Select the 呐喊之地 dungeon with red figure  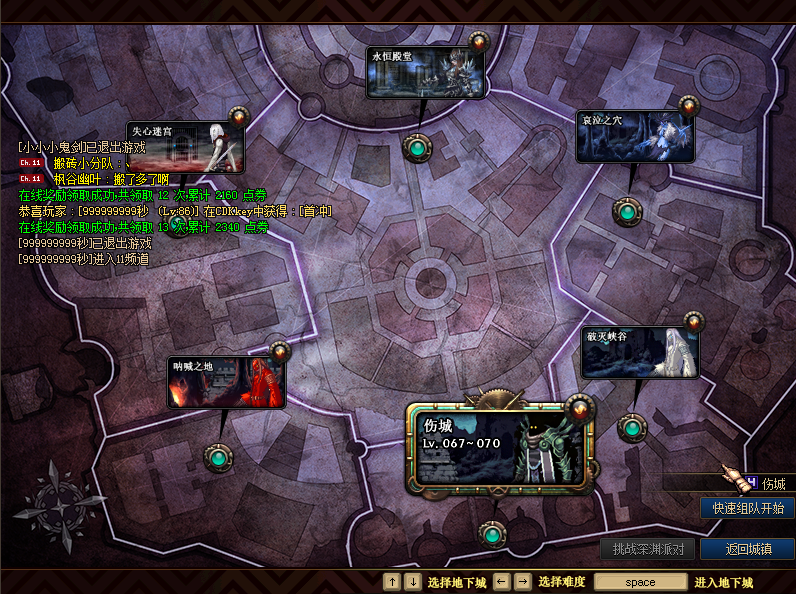point(226,382)
